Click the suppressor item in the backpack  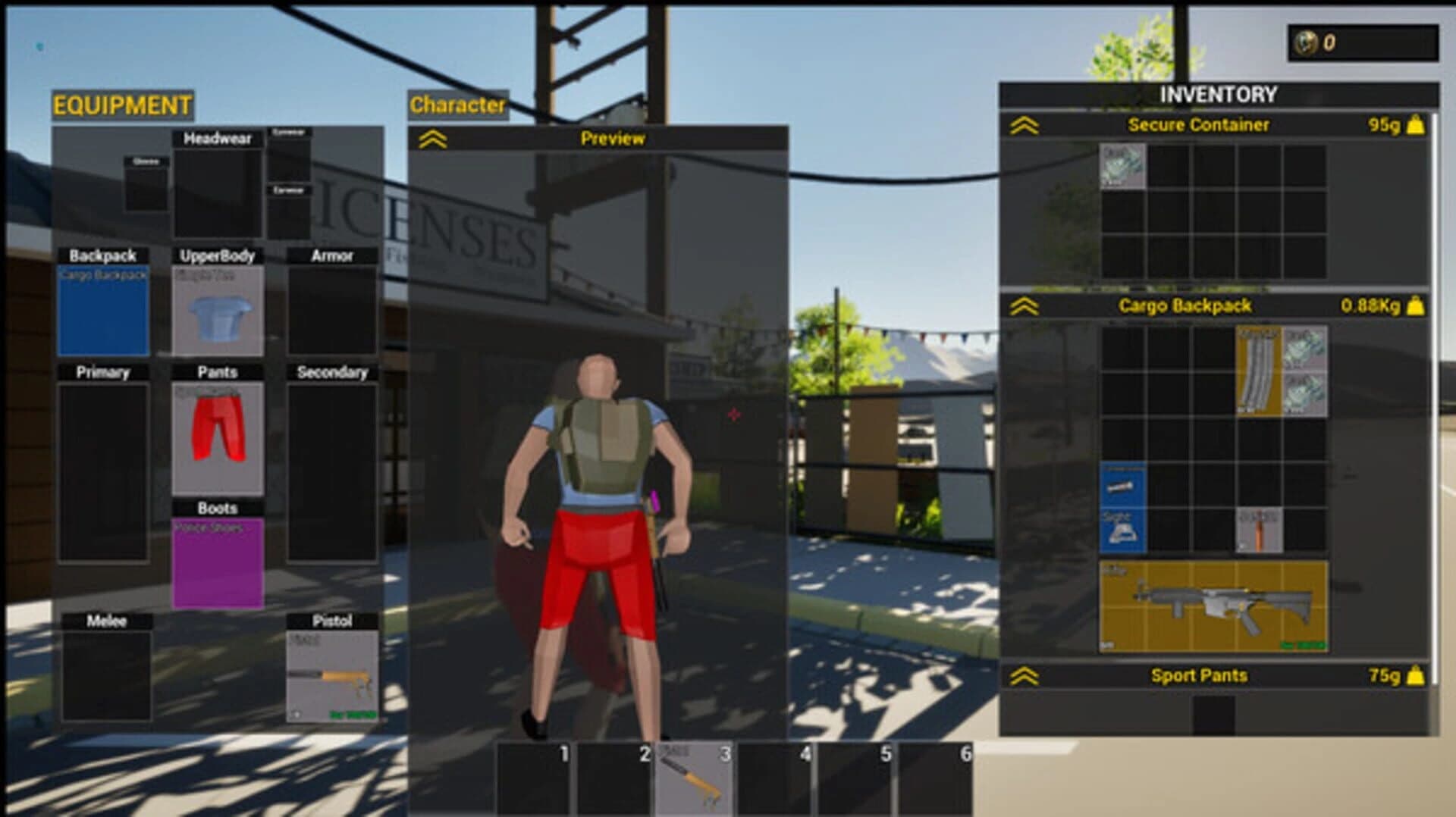coord(1121,485)
